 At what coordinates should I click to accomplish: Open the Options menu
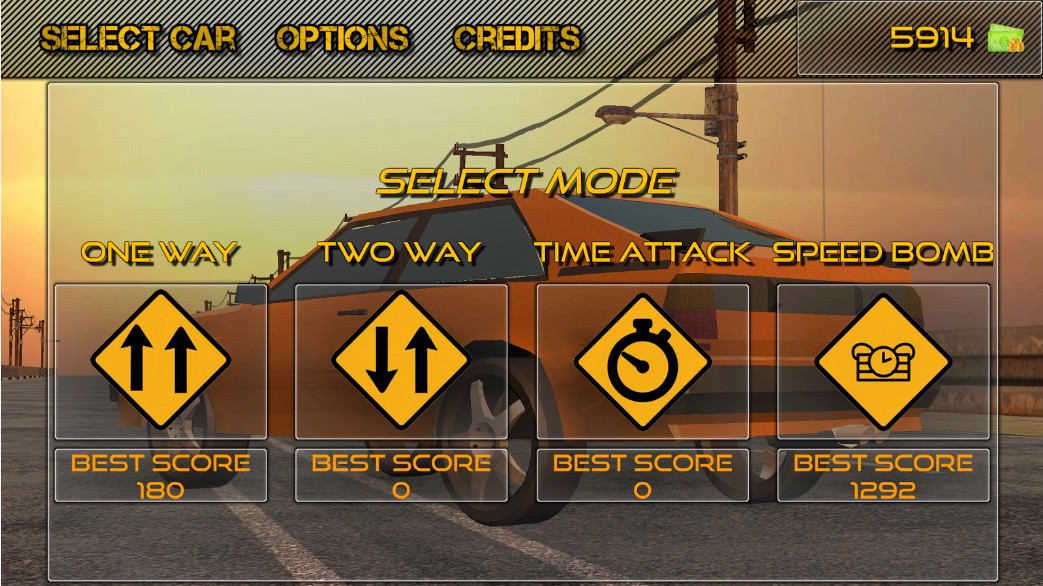click(342, 38)
